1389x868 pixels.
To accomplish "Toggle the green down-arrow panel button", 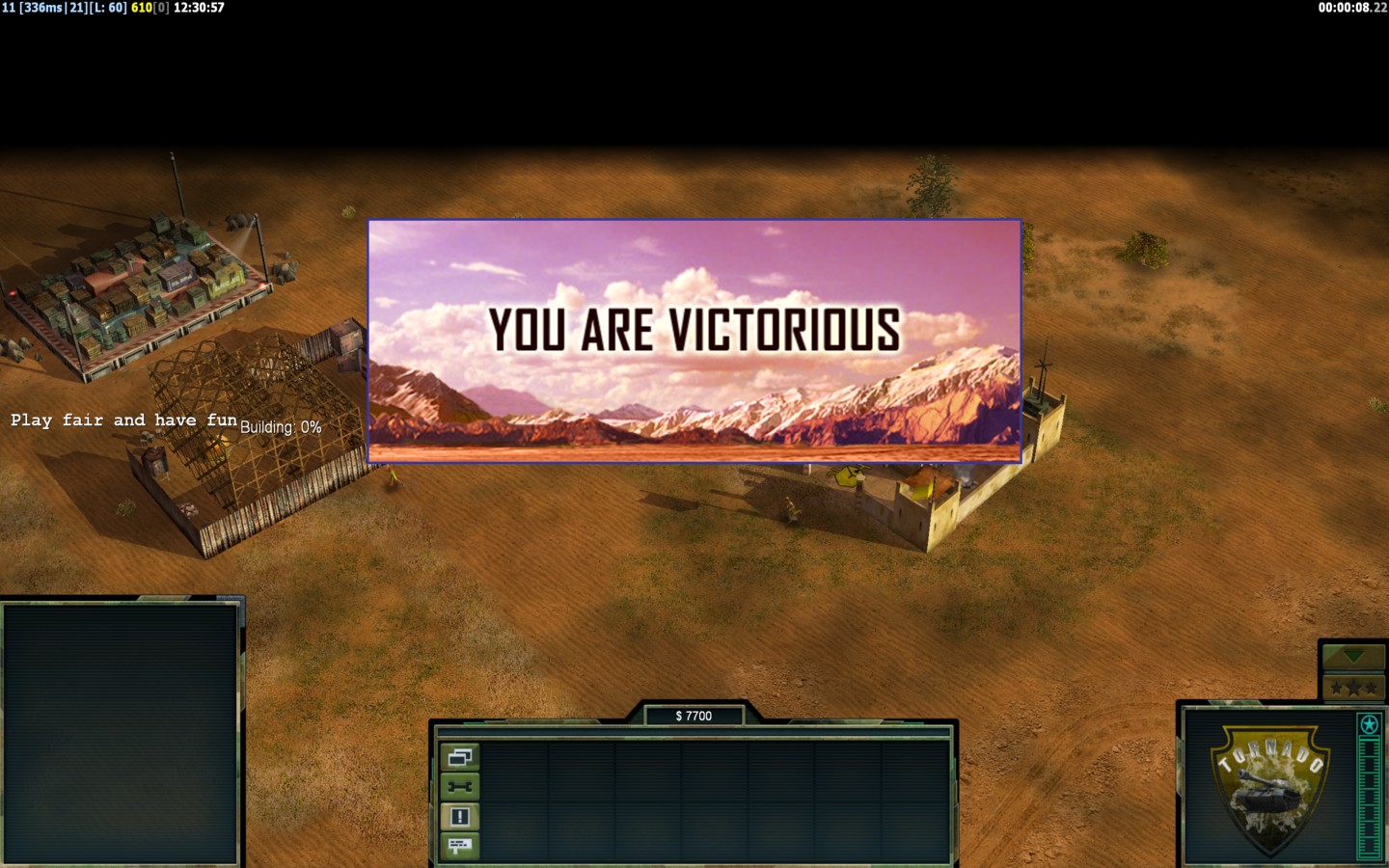I will click(1353, 657).
